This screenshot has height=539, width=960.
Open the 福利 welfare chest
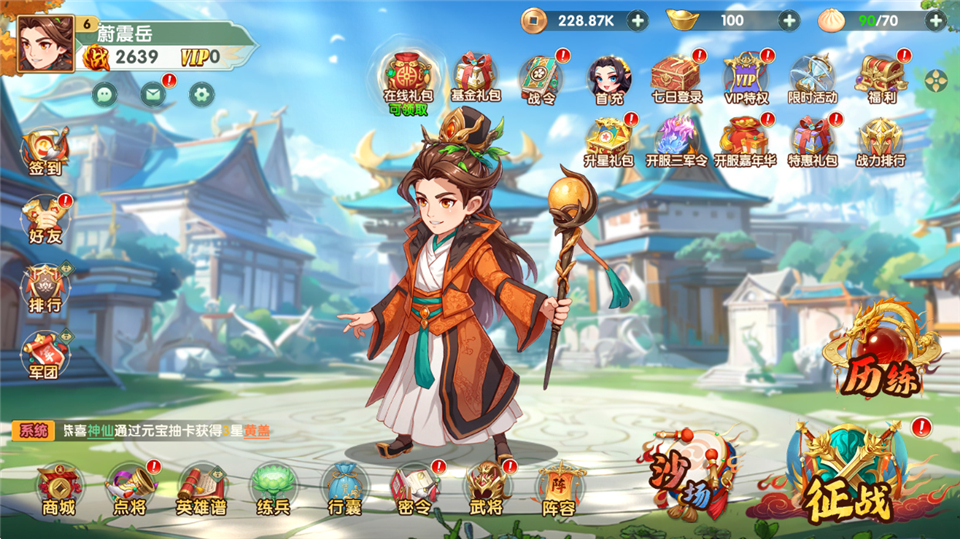(x=881, y=78)
